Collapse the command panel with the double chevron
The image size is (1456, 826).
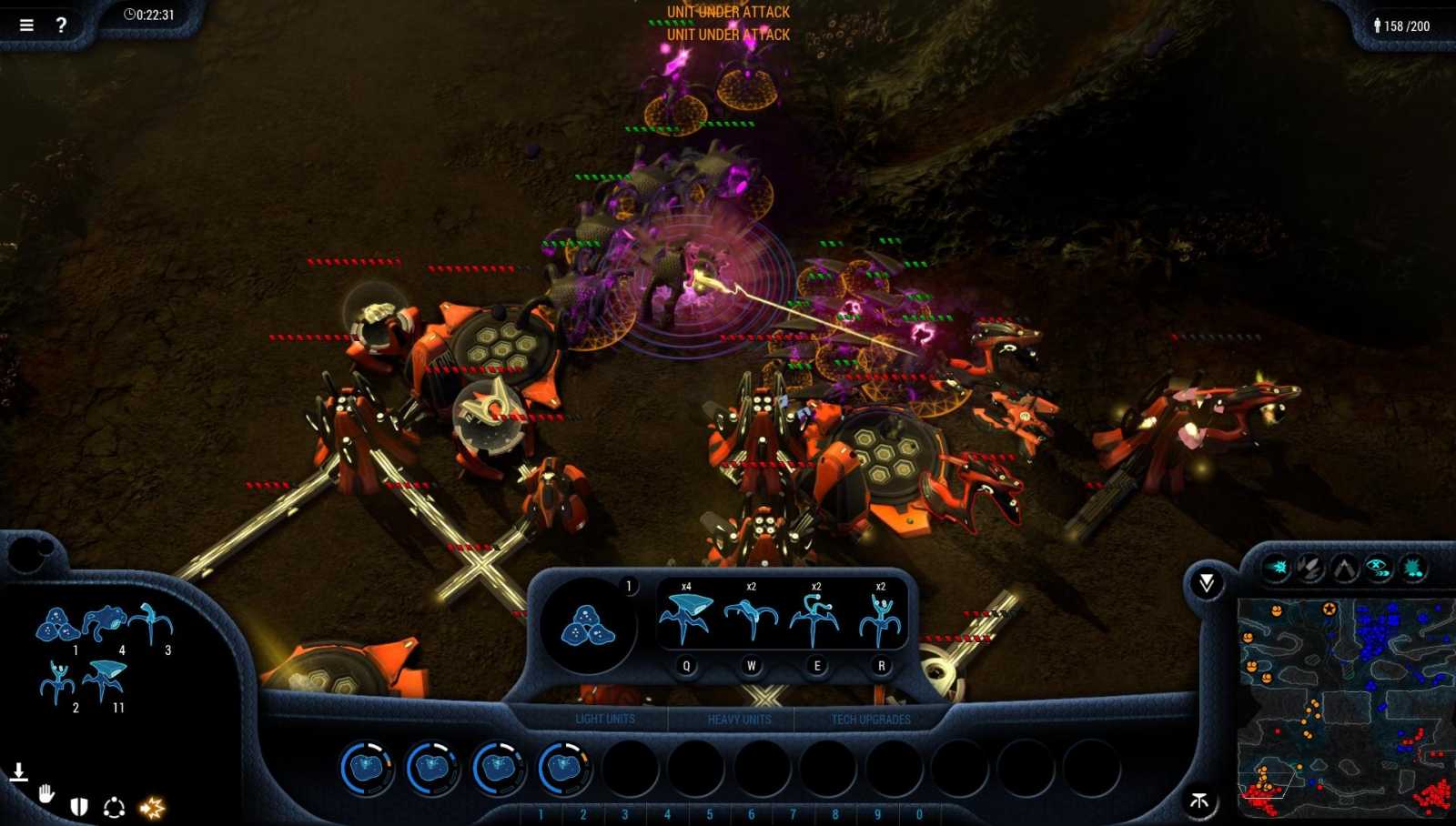pos(1208,580)
